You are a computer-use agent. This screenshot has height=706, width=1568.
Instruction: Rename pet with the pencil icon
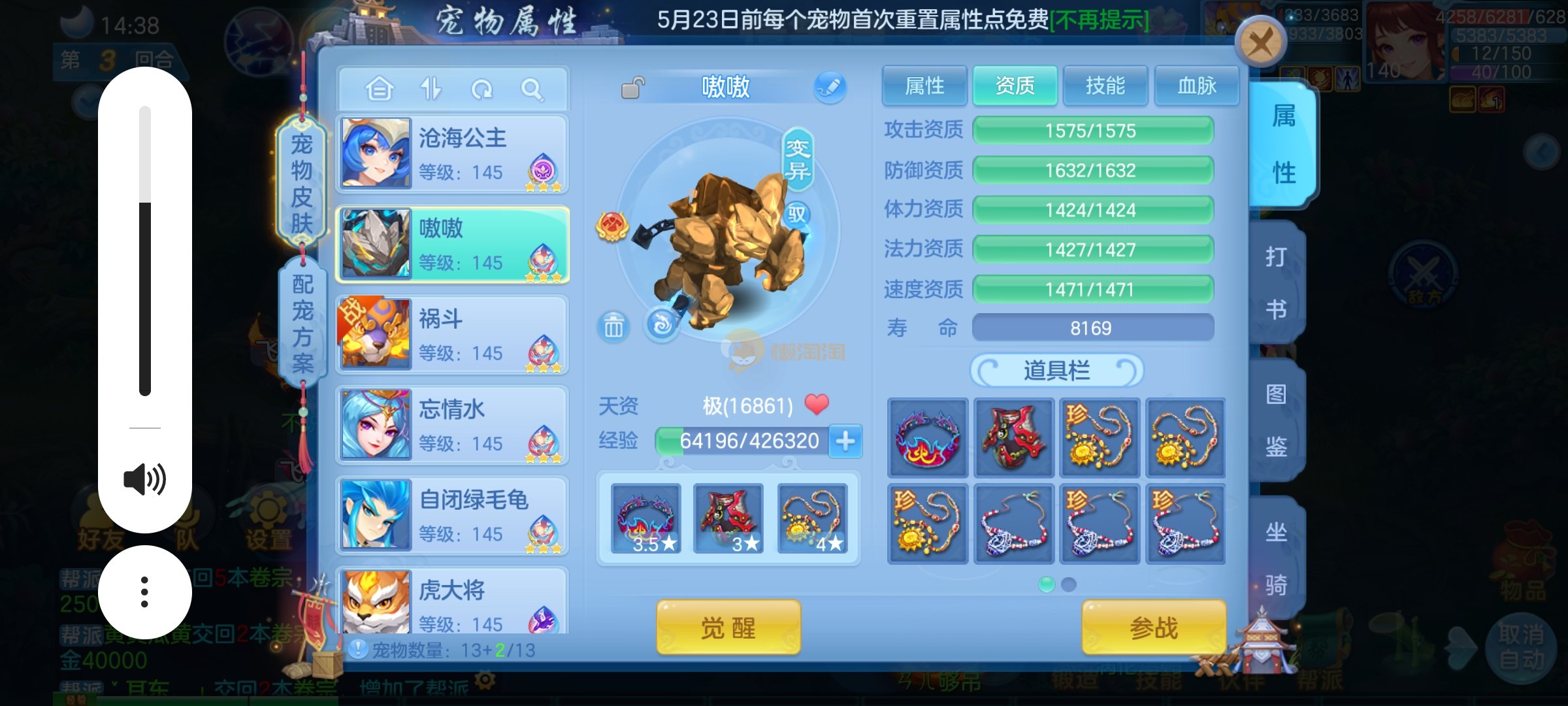(x=830, y=87)
